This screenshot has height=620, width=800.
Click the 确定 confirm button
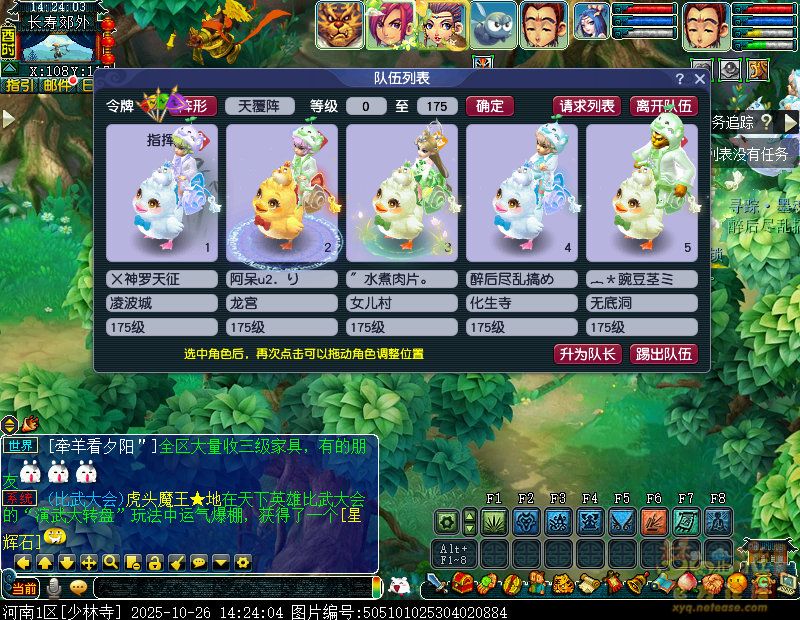[490, 106]
